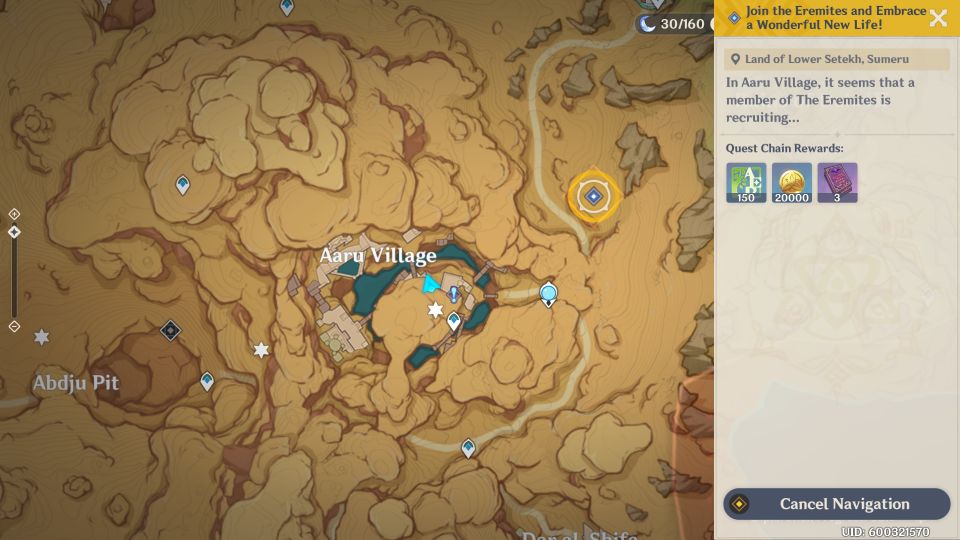Open the dark diamond marker above Abdju Pit
The image size is (960, 540).
click(x=171, y=330)
